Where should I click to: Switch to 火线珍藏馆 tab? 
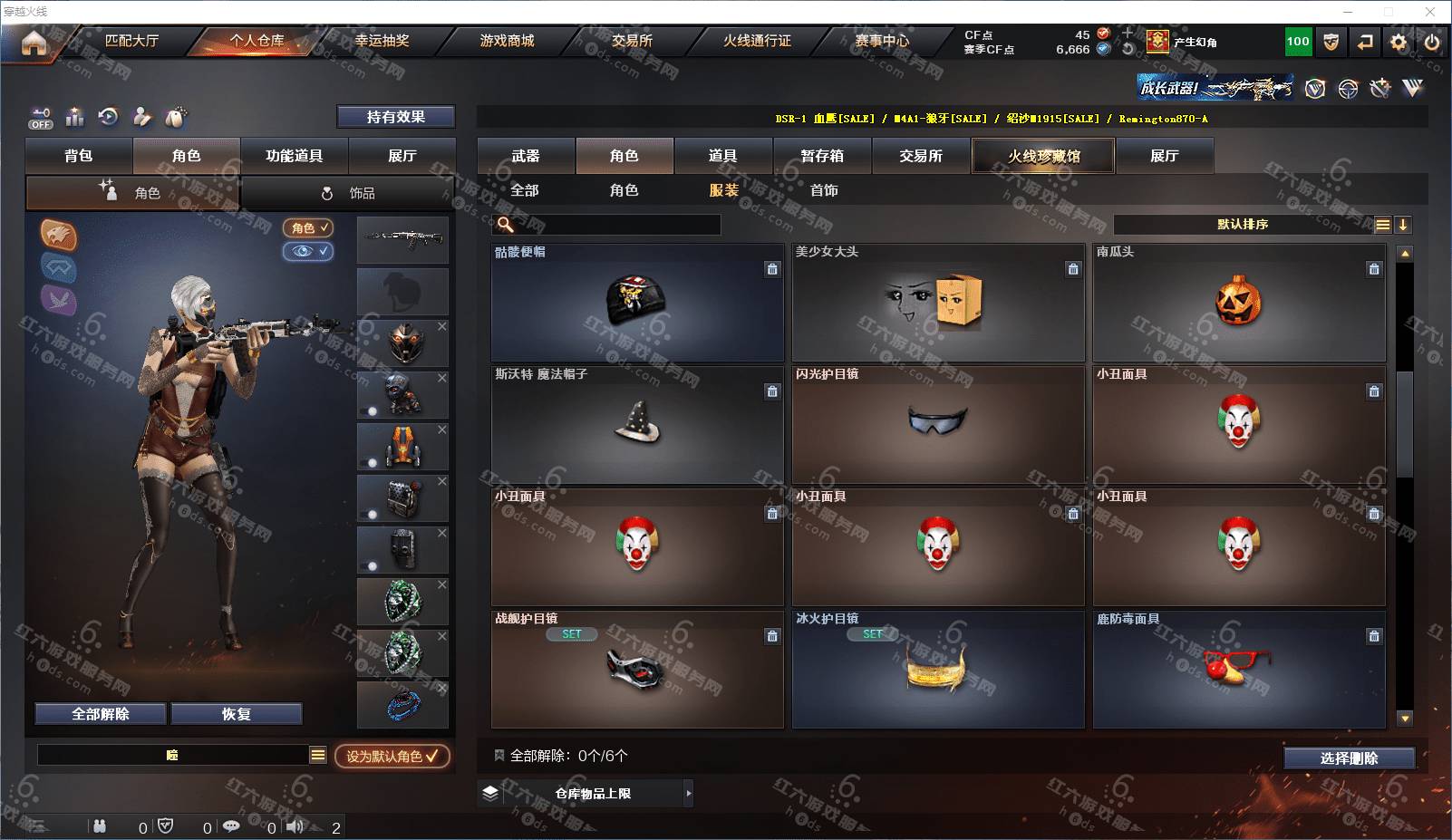pyautogui.click(x=1043, y=156)
